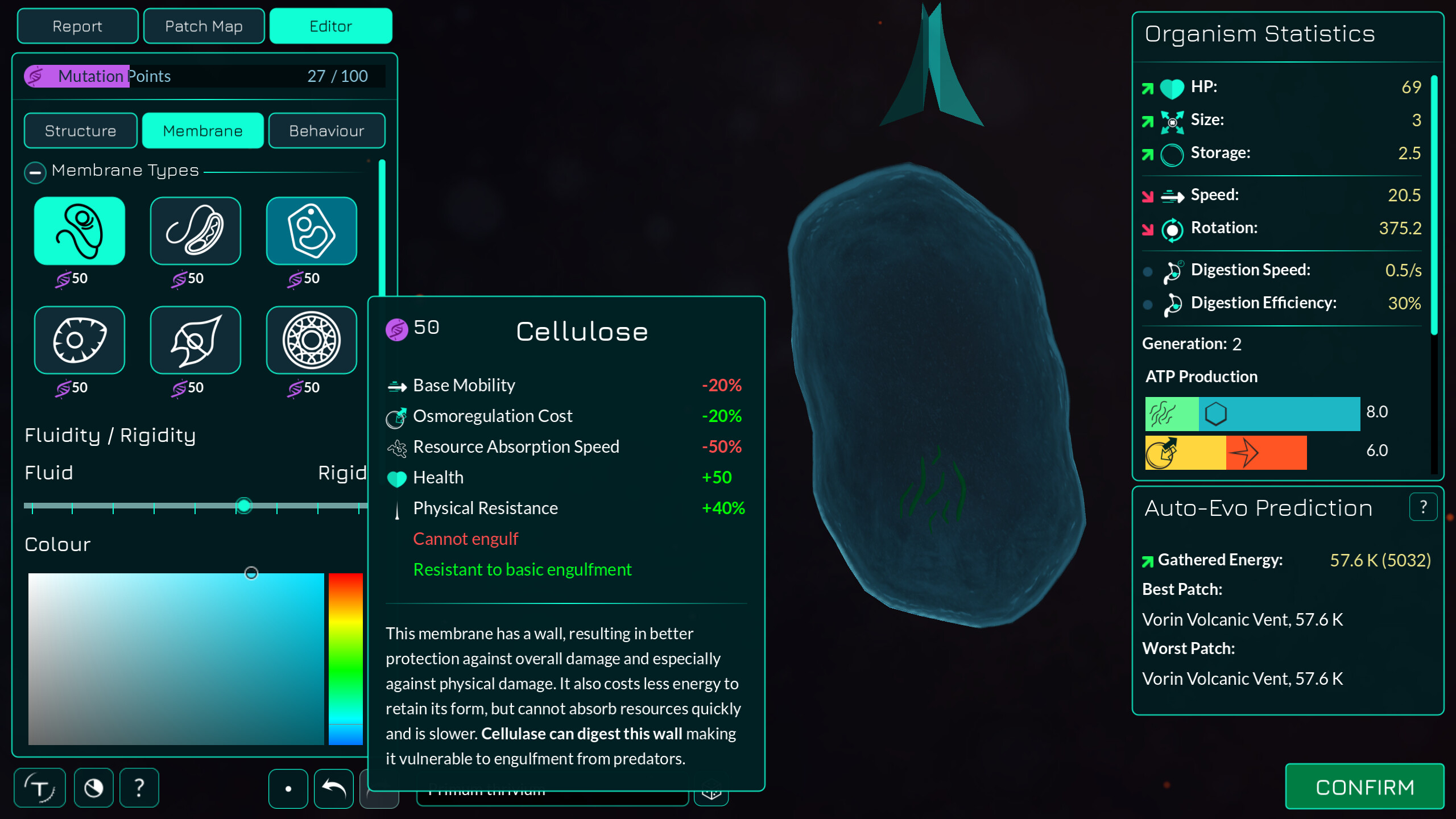This screenshot has width=1456, height=819.
Task: Open the Auto-Evo Prediction explanation
Action: tap(1424, 506)
